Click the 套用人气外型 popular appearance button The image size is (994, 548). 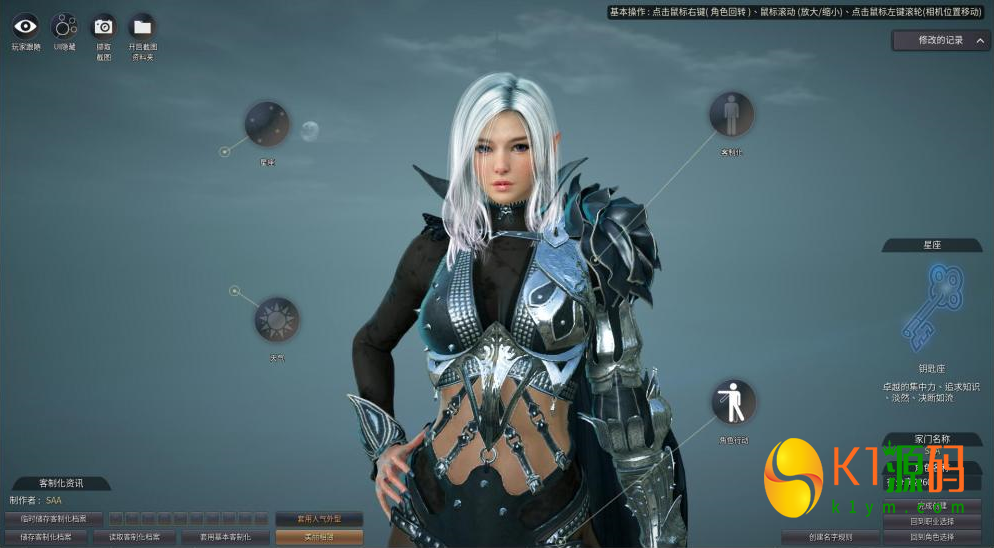click(x=319, y=519)
